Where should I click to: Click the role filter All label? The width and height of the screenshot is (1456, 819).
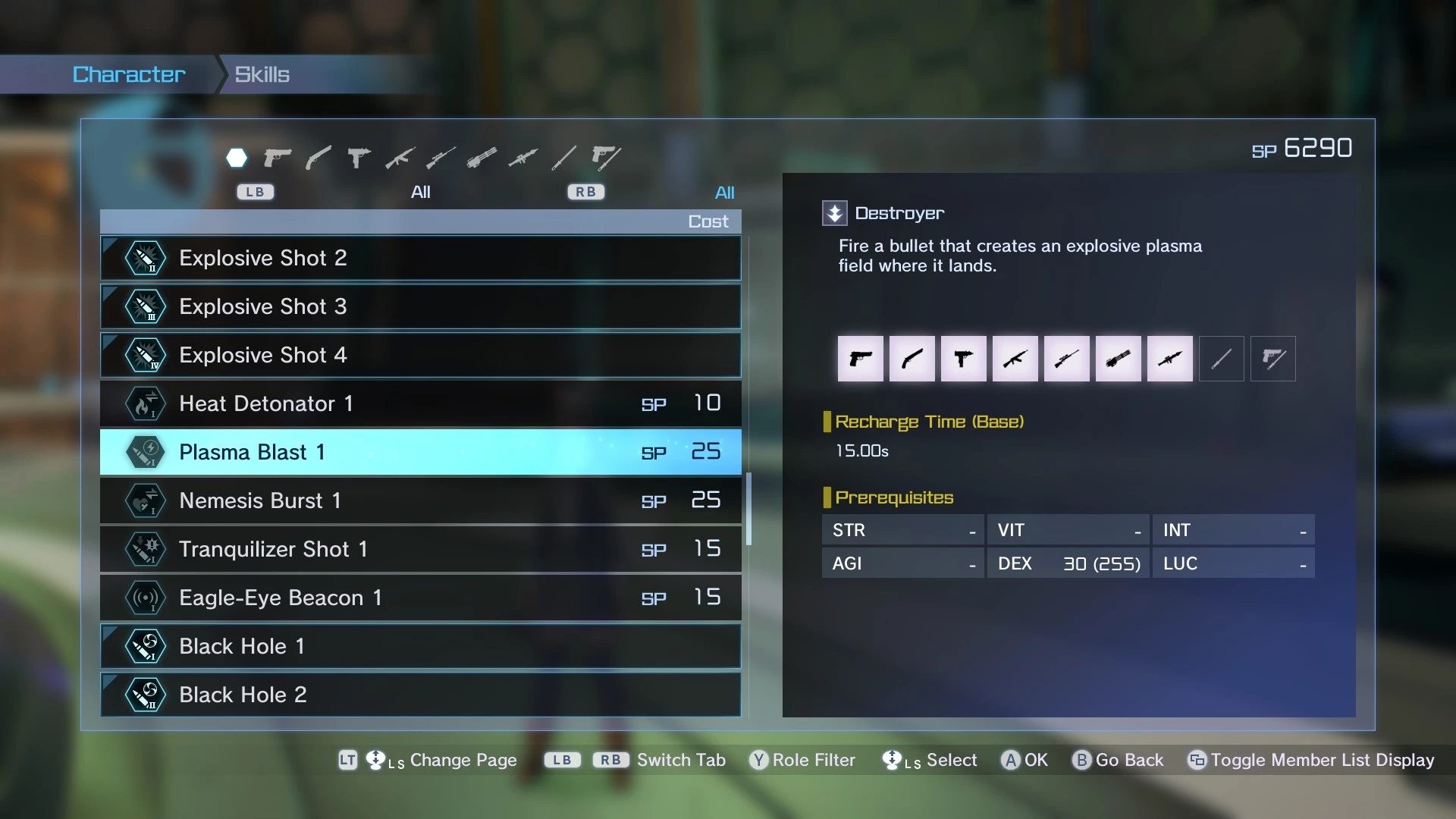point(724,193)
